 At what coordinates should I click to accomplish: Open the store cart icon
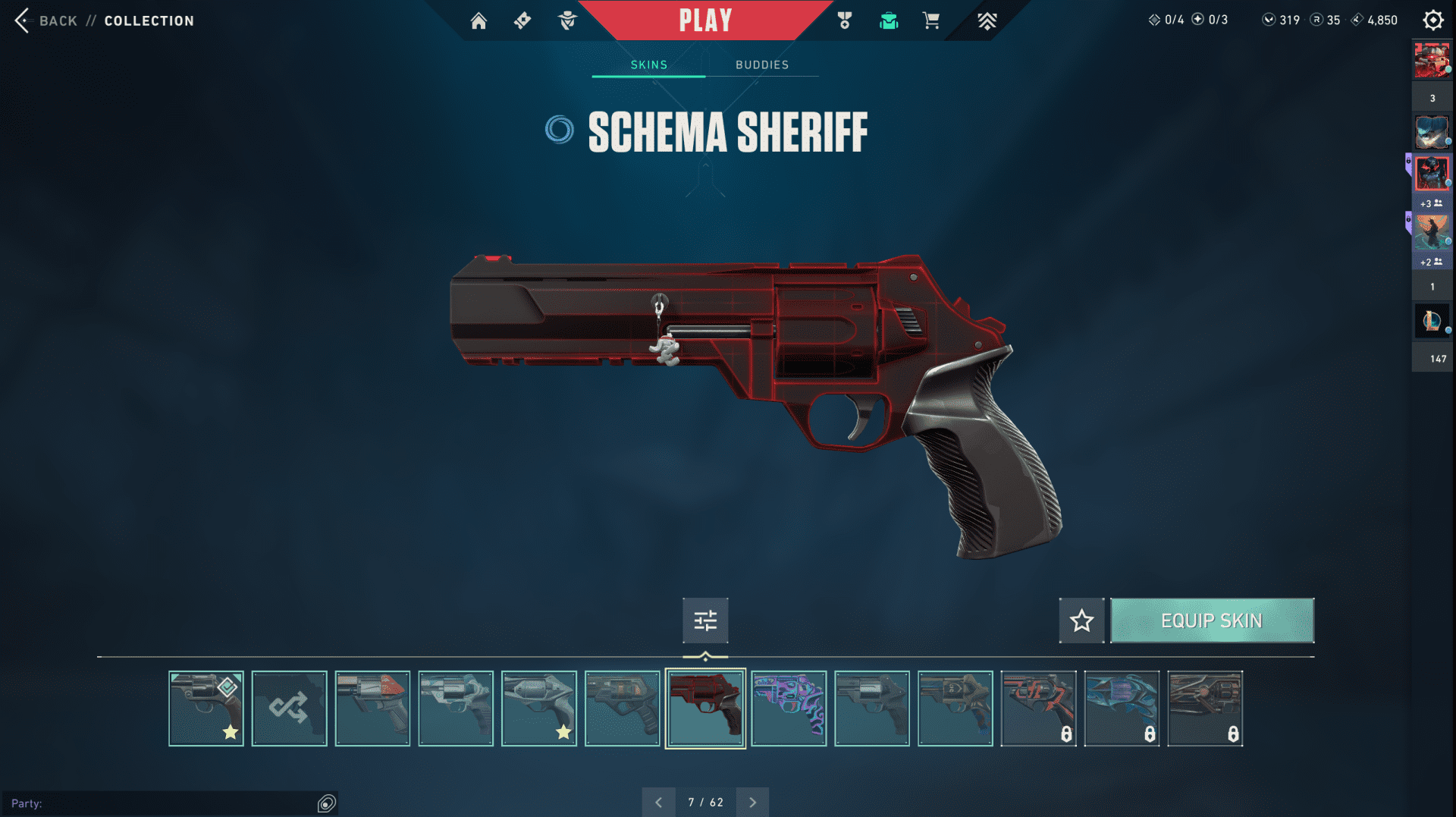[x=931, y=20]
